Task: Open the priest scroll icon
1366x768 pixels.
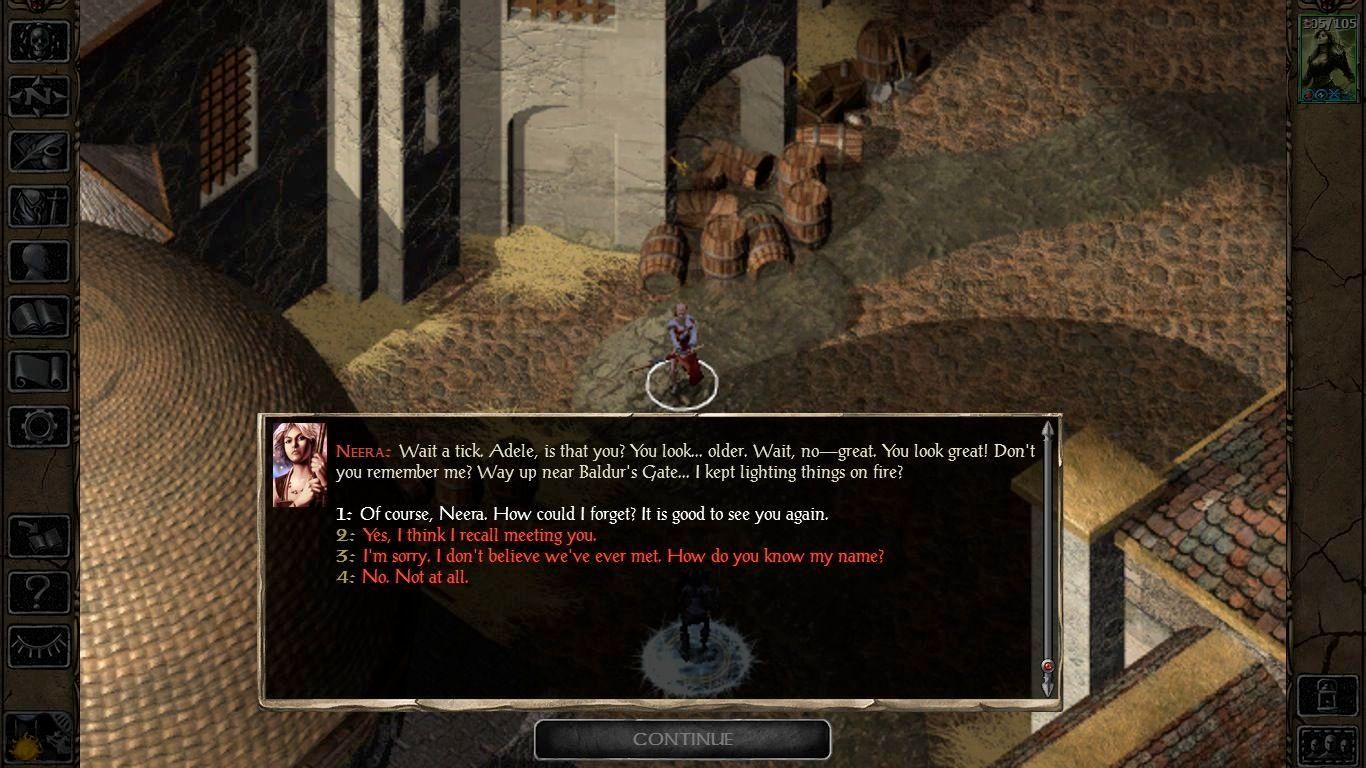Action: (39, 372)
